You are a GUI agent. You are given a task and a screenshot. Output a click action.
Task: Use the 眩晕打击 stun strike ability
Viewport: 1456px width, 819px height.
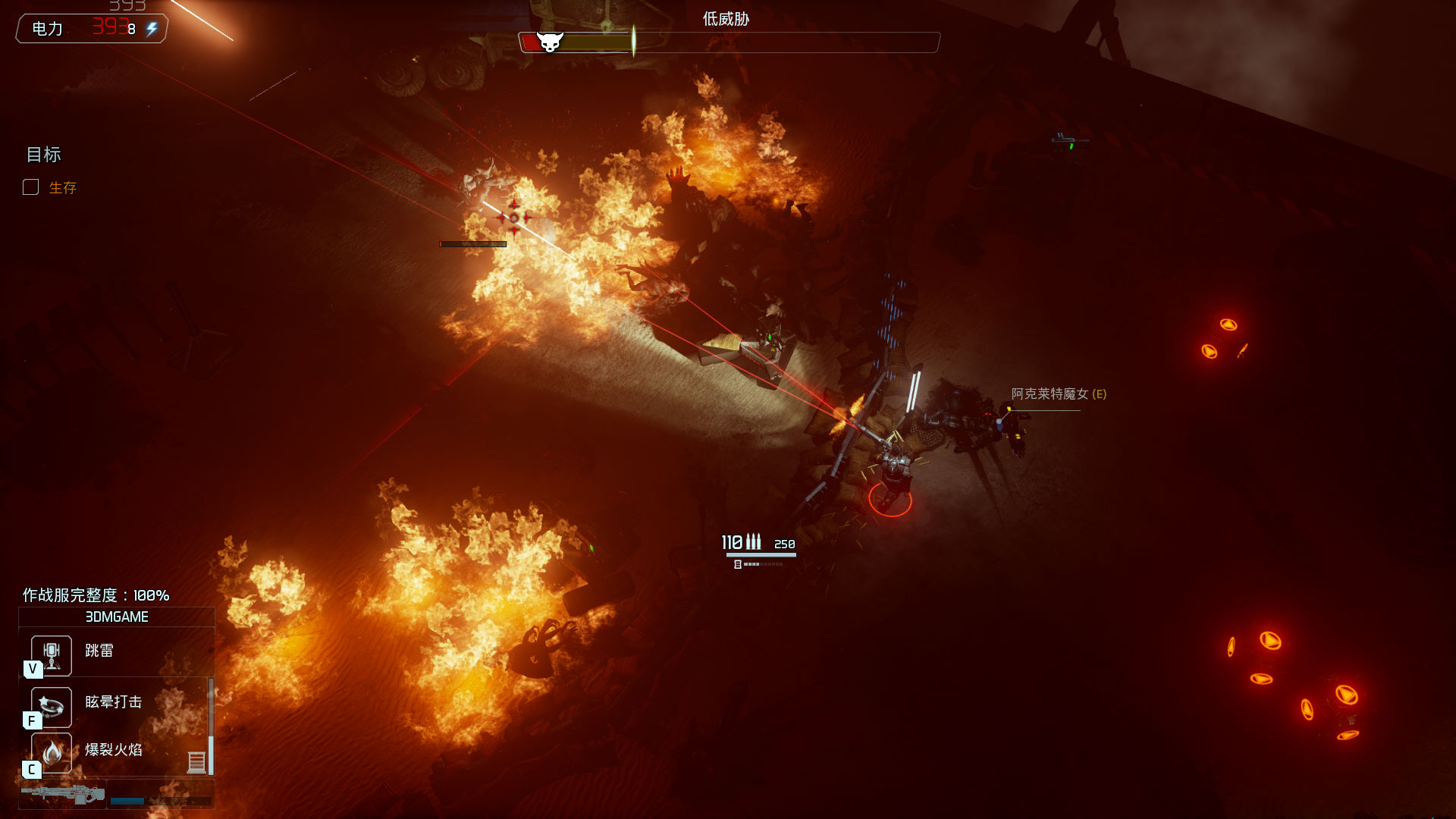(52, 705)
